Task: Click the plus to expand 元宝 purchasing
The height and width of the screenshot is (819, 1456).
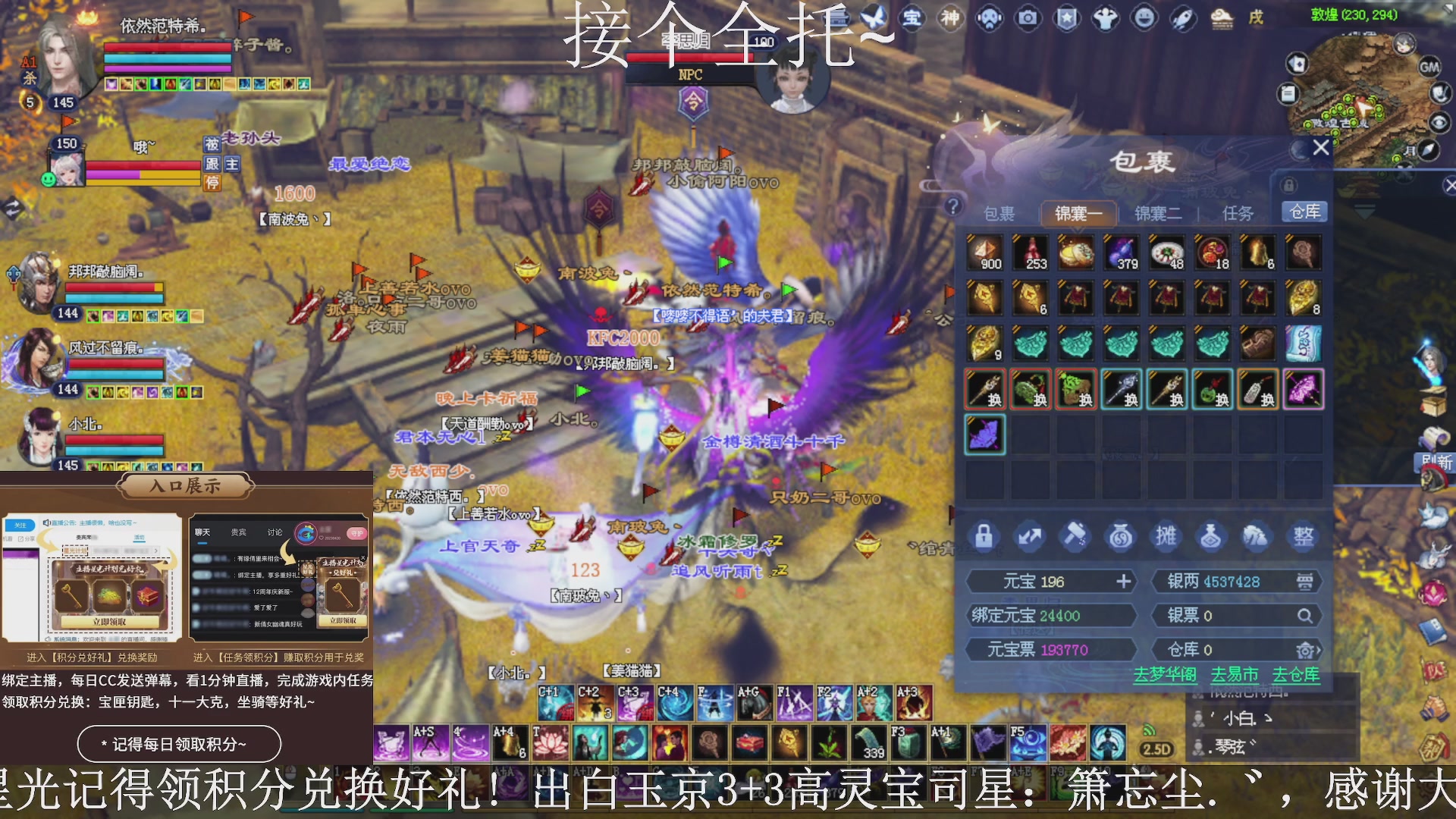Action: [1124, 582]
